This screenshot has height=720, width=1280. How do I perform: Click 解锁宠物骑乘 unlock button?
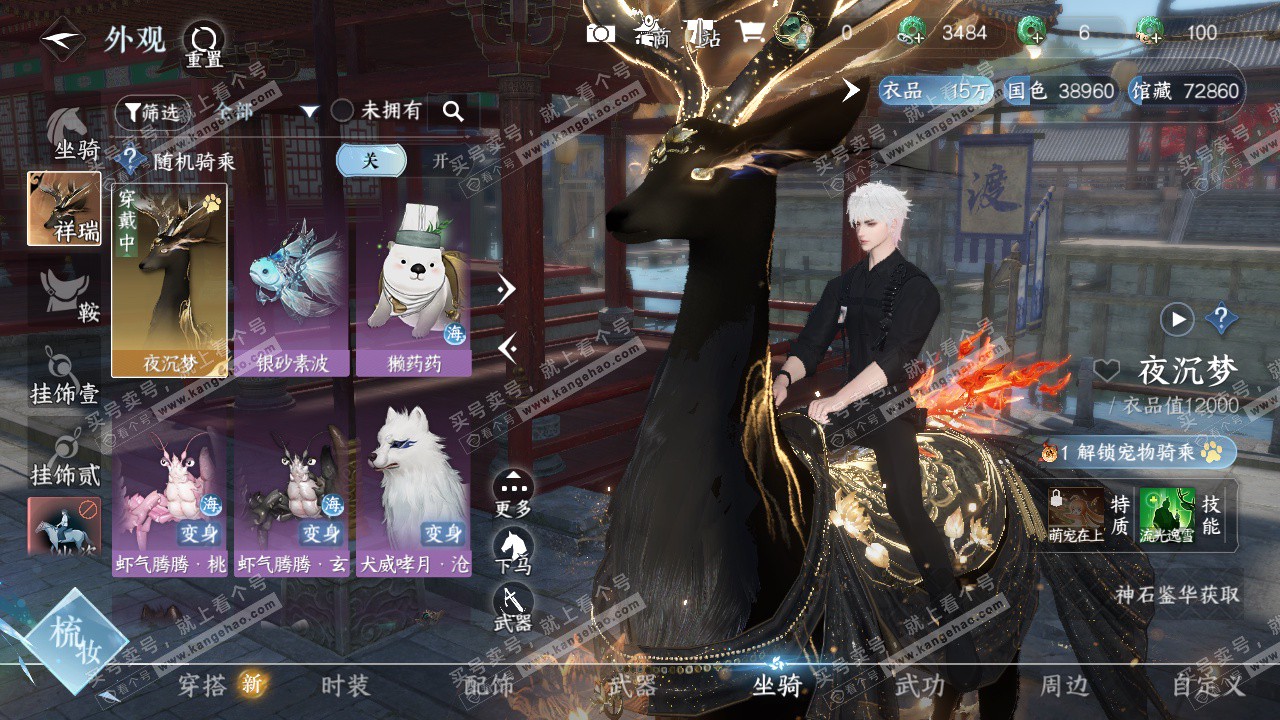click(x=1138, y=452)
